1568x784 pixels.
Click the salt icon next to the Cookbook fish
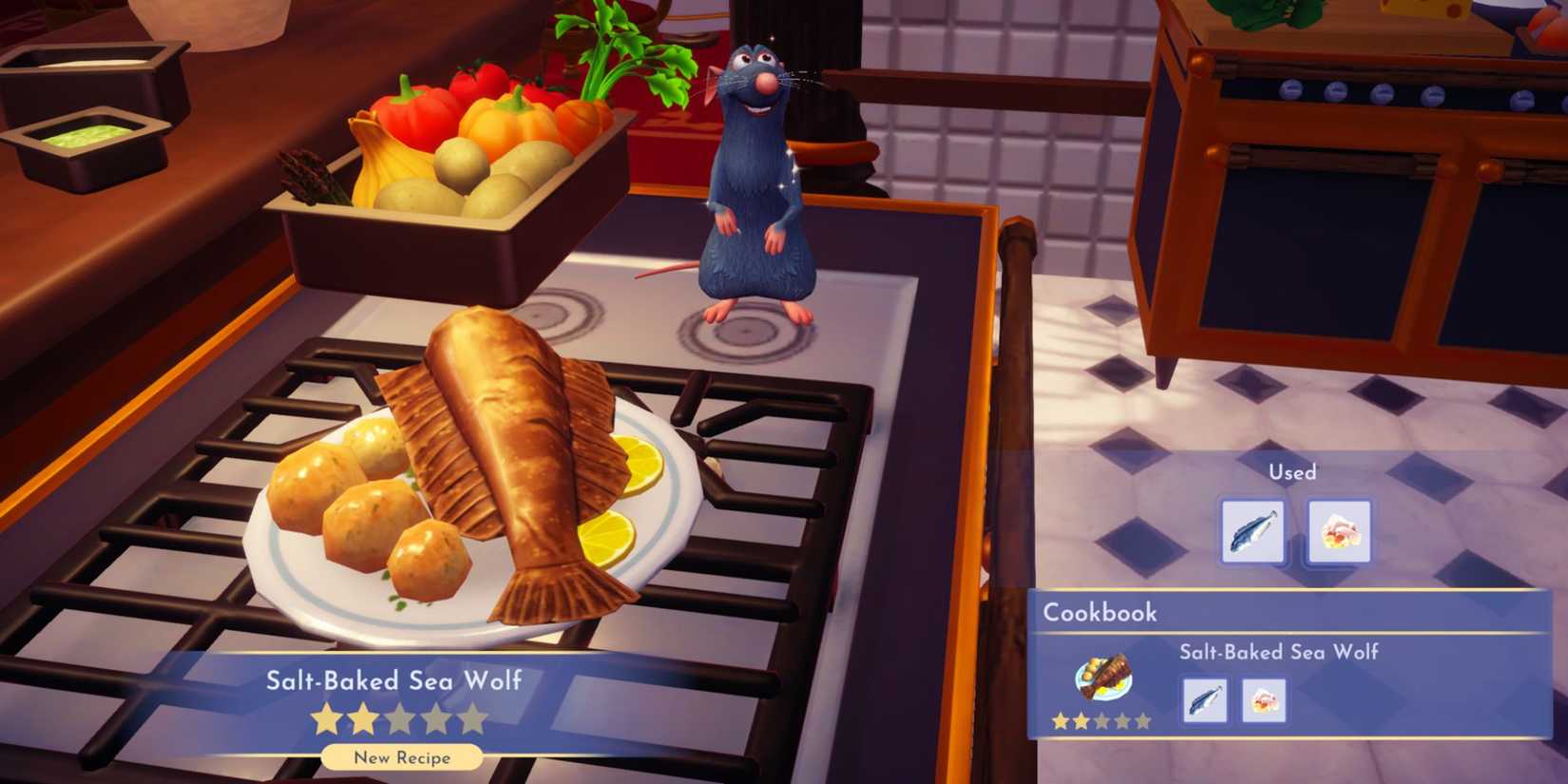click(1263, 699)
